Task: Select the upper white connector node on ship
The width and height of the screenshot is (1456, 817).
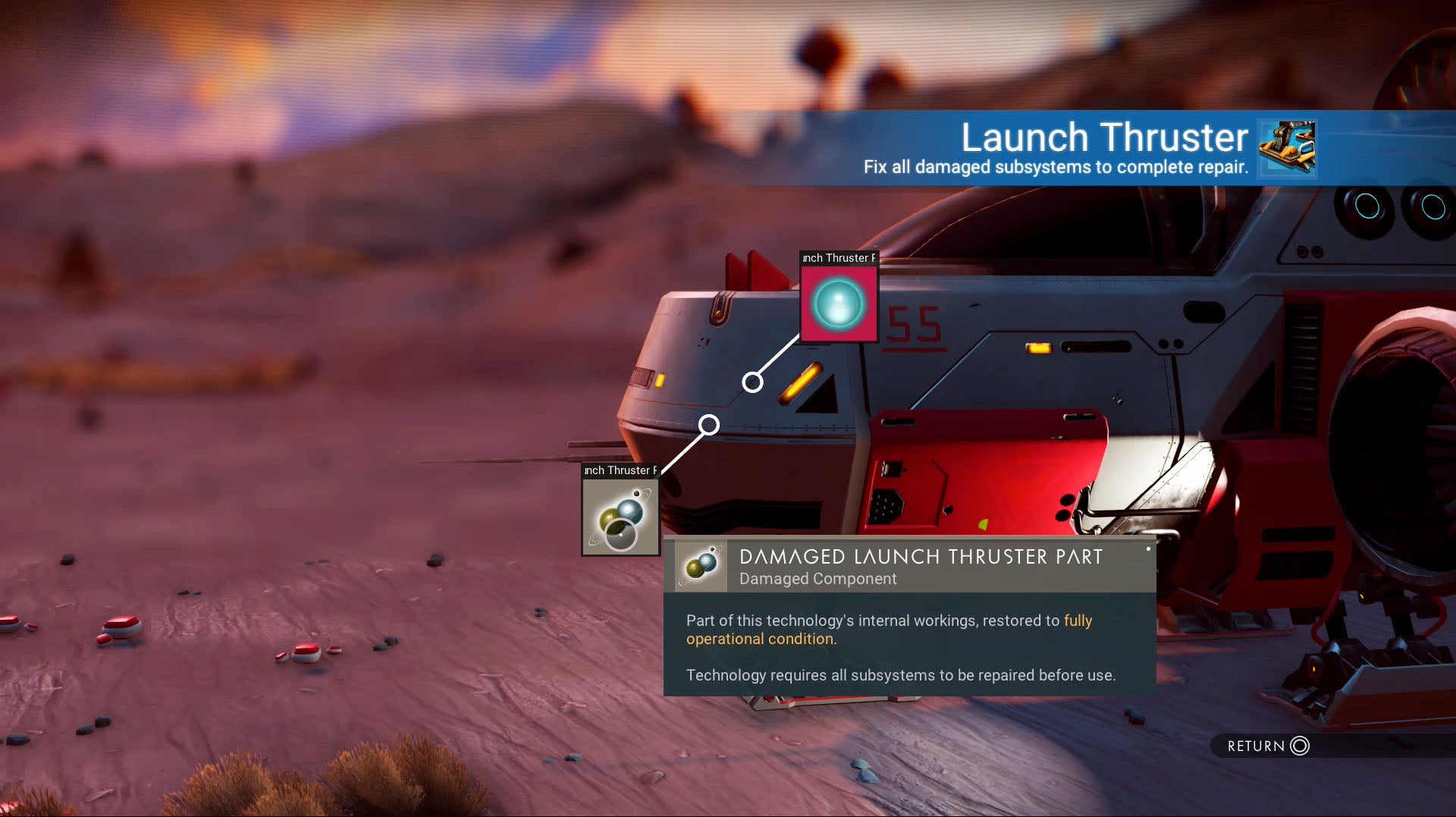Action: [752, 381]
